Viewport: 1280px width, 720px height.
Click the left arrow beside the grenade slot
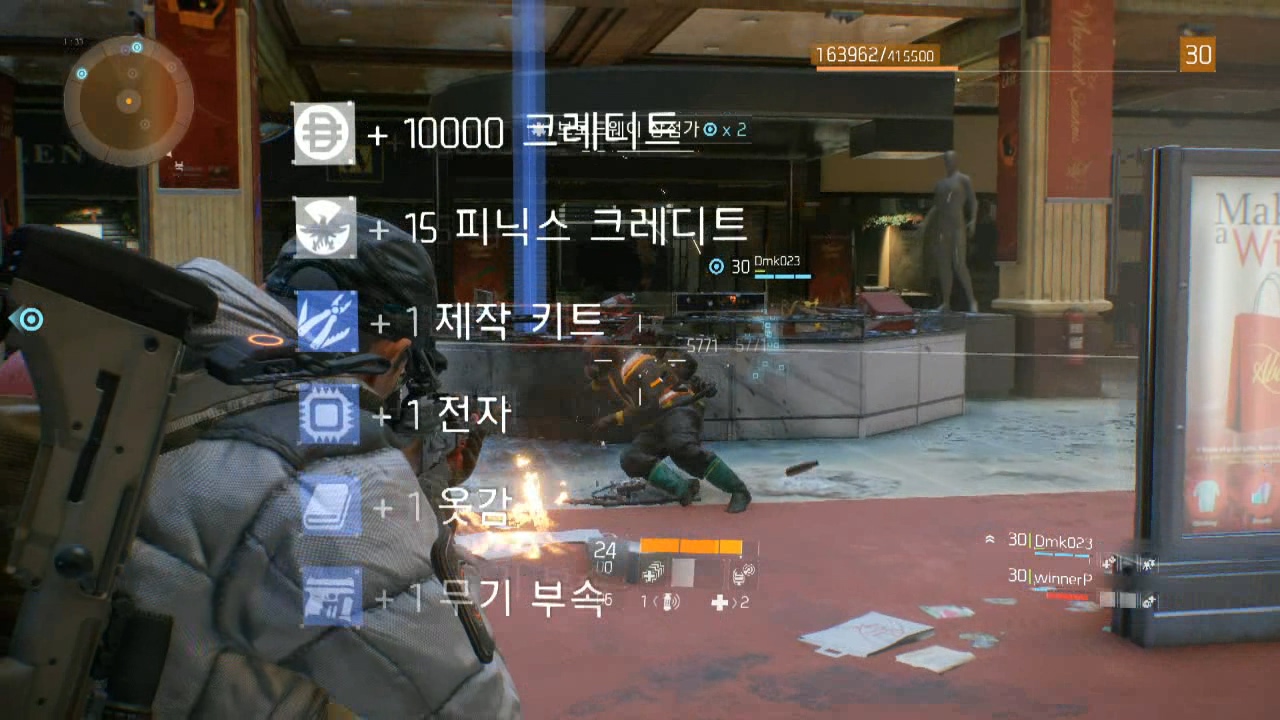point(655,600)
